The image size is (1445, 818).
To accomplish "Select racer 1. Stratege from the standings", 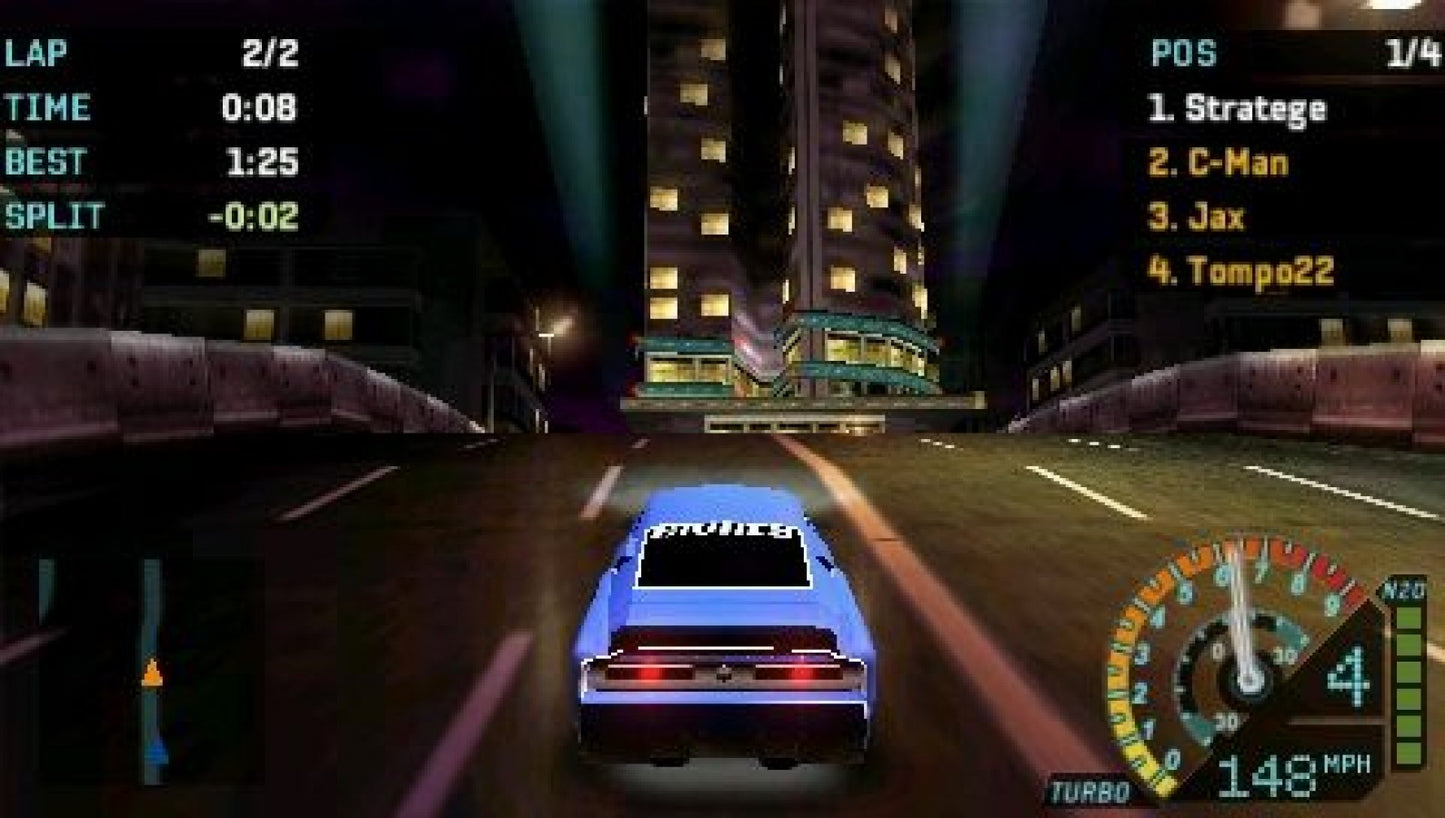I will (x=1240, y=108).
